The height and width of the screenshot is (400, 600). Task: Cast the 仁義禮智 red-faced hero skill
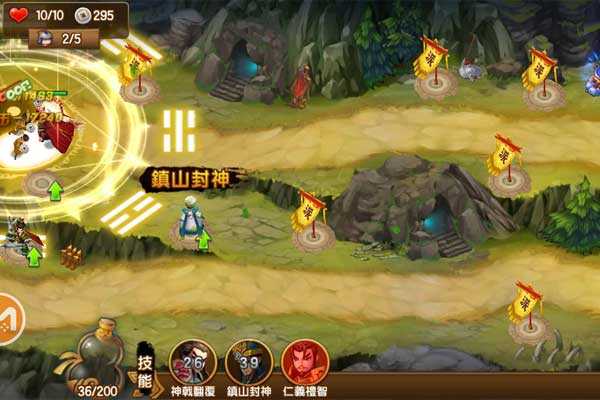(x=304, y=361)
